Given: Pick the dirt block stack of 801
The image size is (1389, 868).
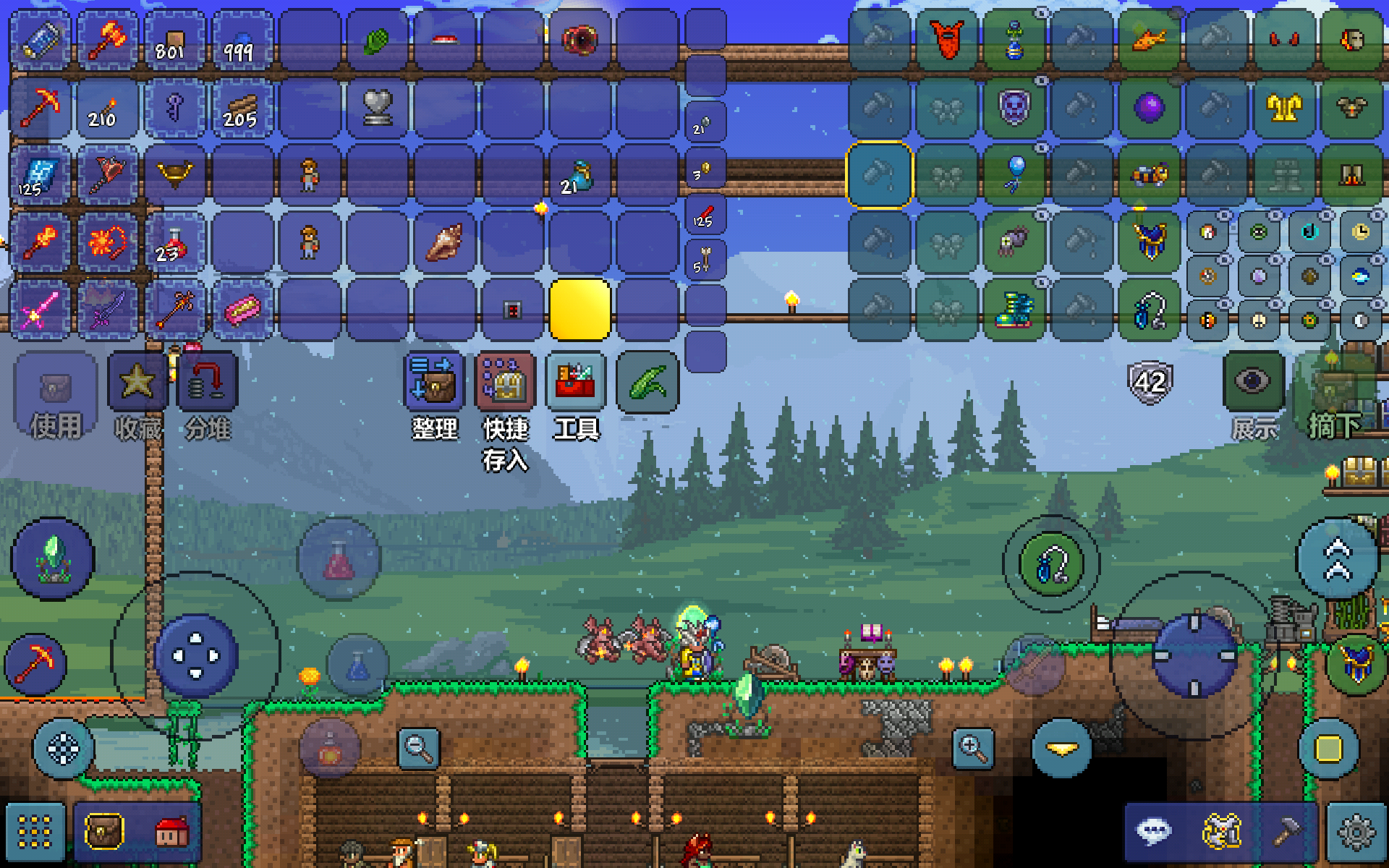Looking at the screenshot, I should [x=172, y=41].
